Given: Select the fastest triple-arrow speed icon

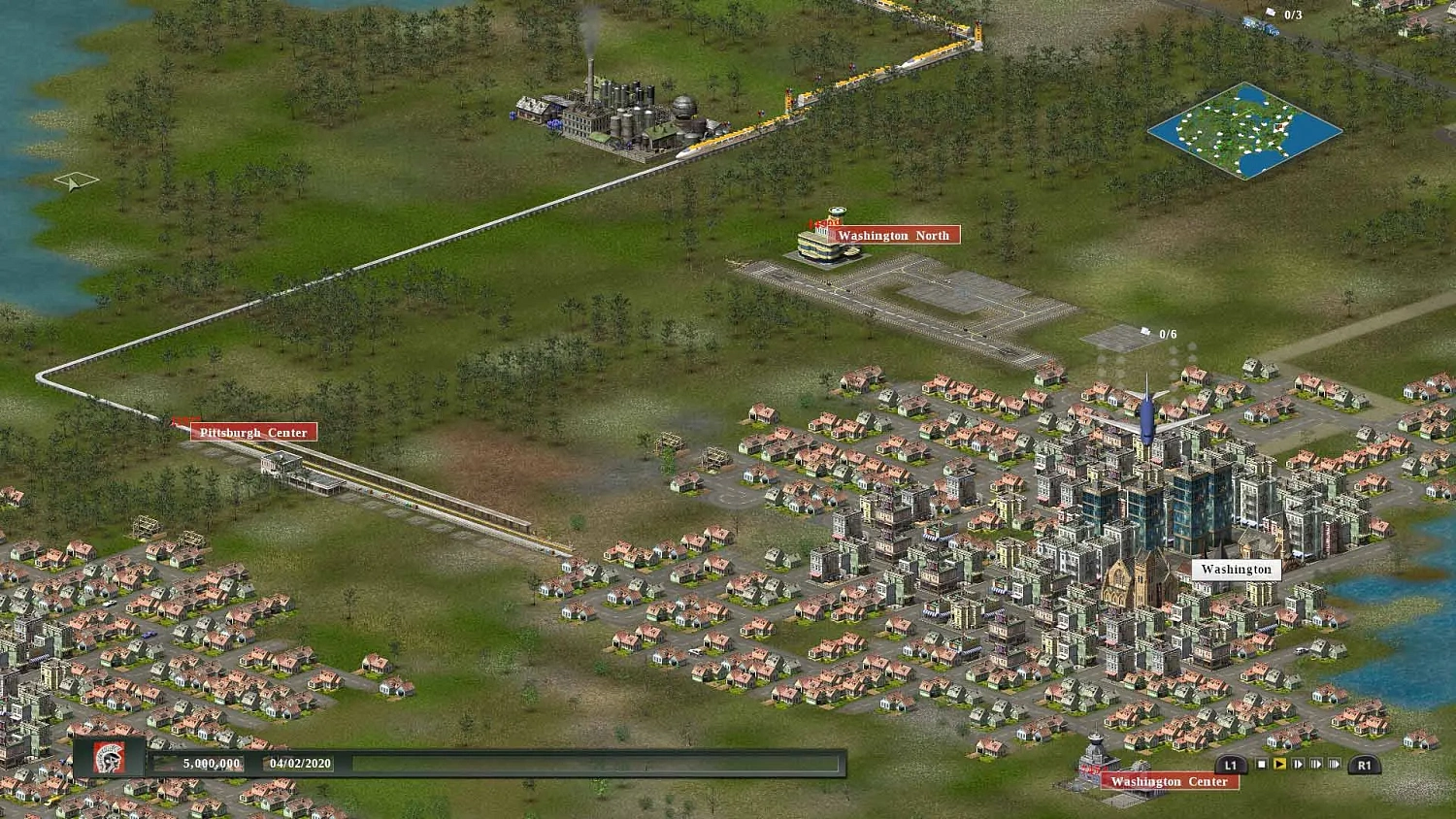Looking at the screenshot, I should [x=1333, y=764].
